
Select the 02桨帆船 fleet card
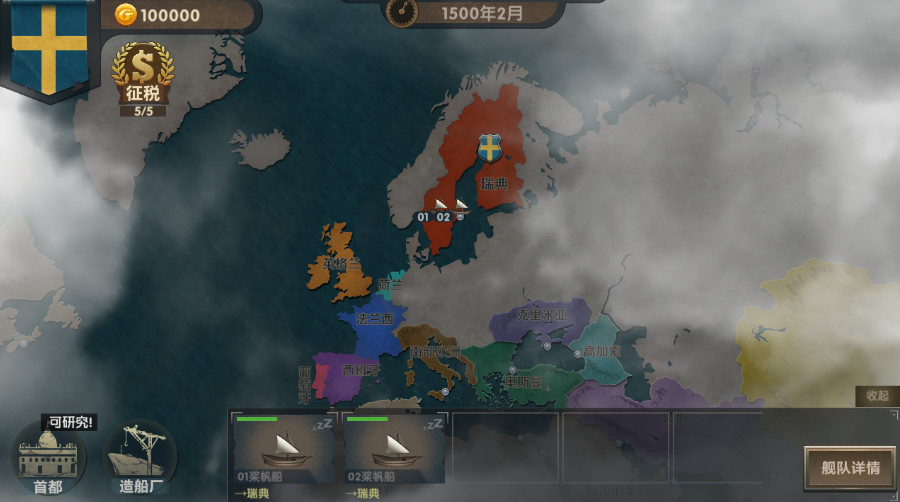394,448
